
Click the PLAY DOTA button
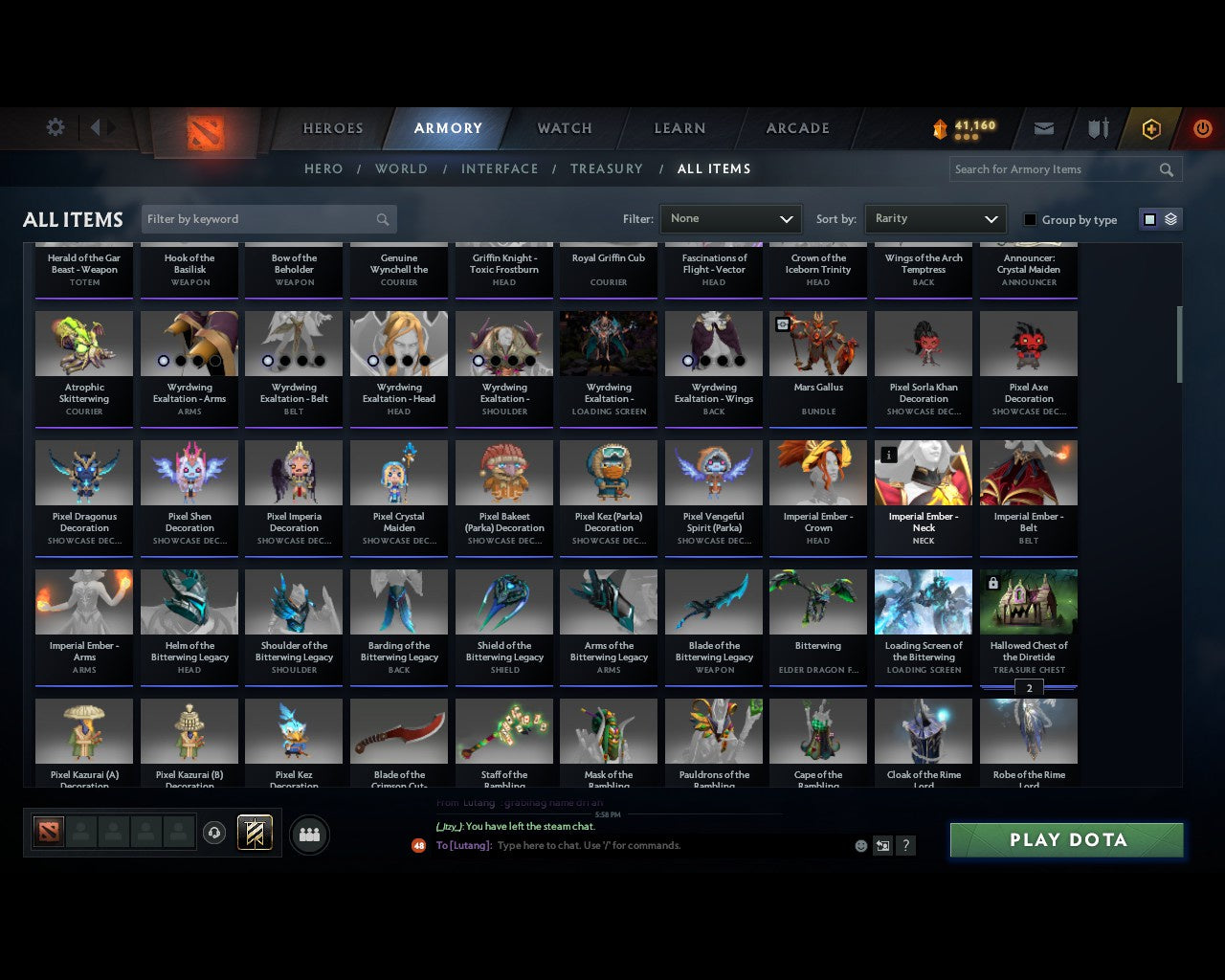1066,839
